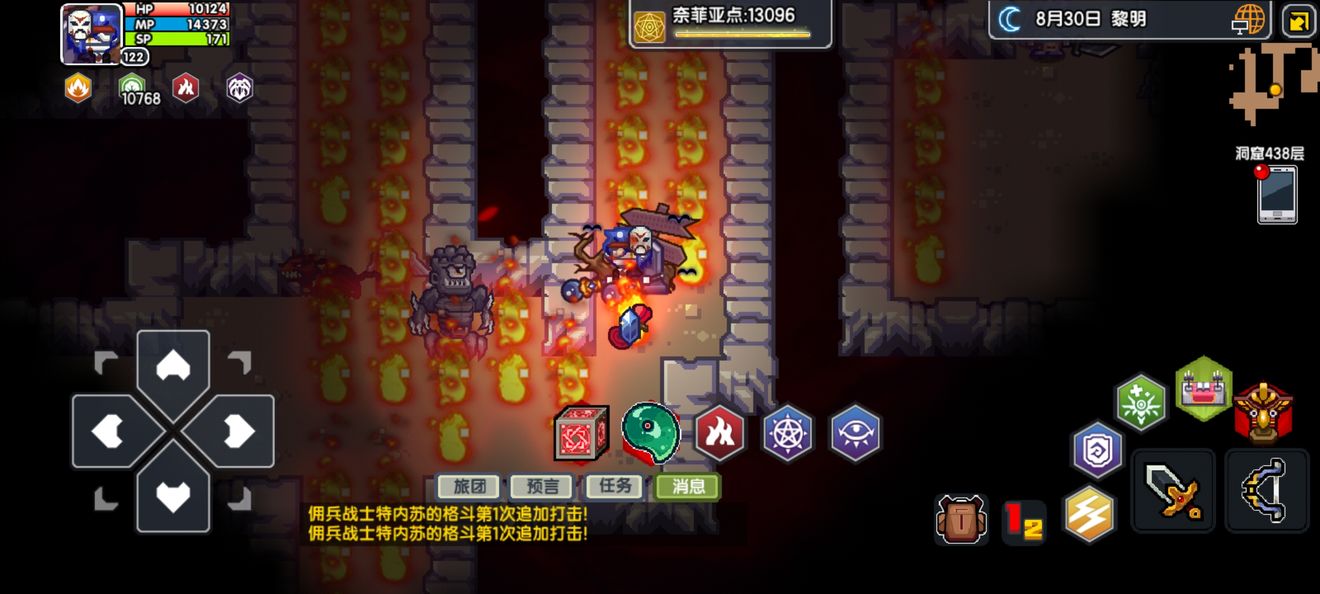Activate the purple eye skill

coord(855,433)
